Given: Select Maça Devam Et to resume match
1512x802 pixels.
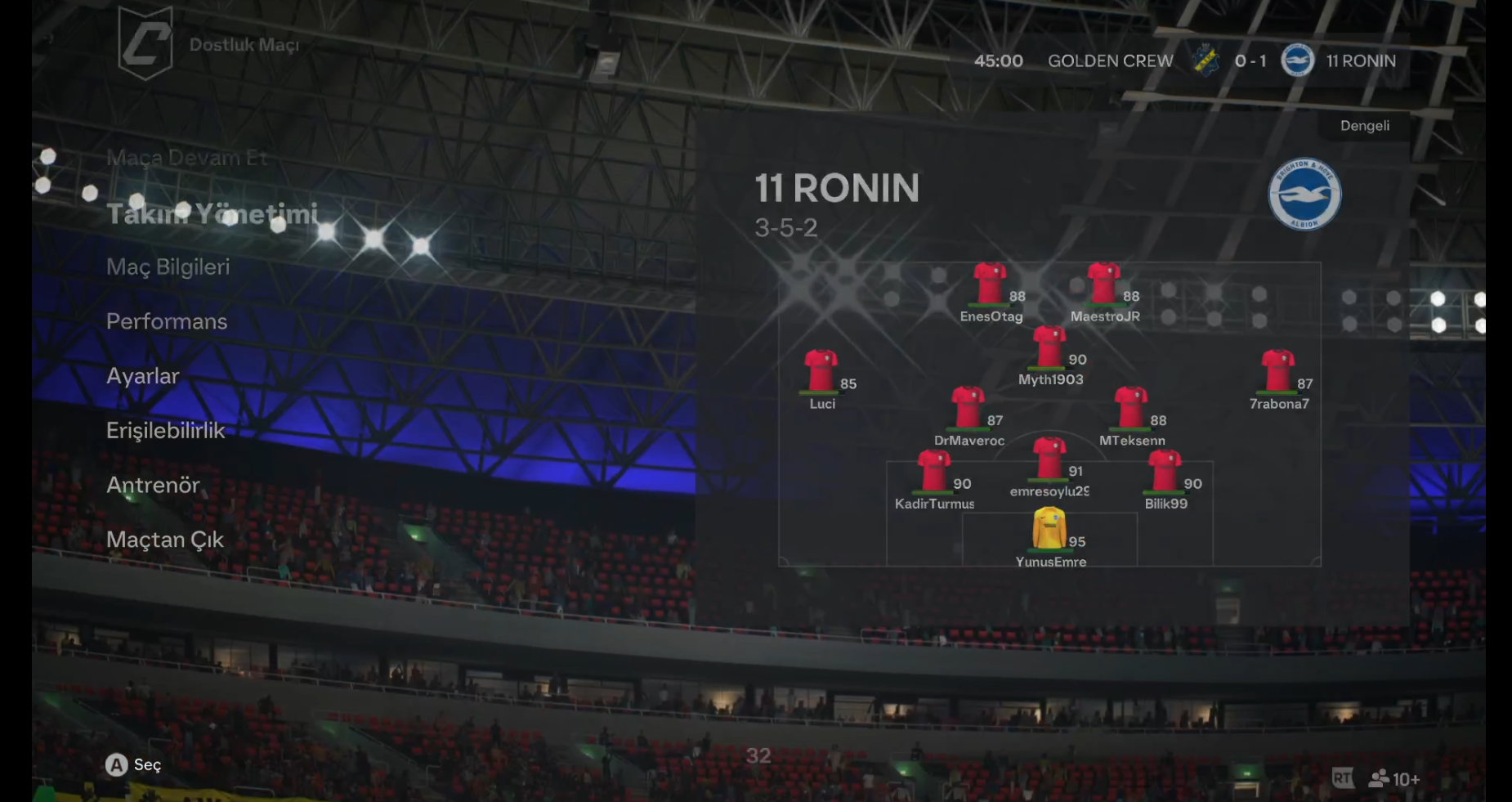Looking at the screenshot, I should [186, 158].
